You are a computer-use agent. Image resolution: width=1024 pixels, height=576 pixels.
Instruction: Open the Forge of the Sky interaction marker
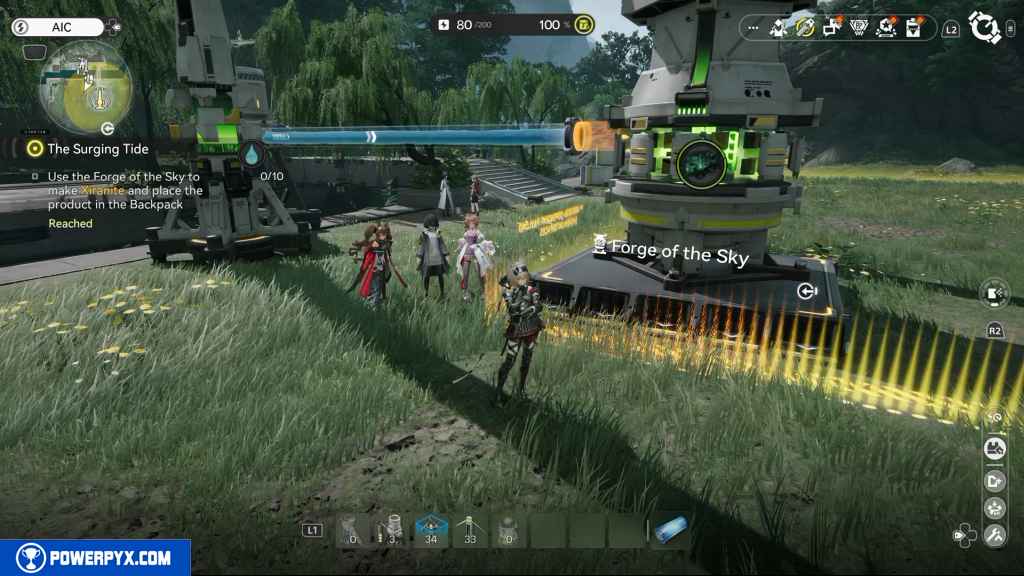(807, 291)
